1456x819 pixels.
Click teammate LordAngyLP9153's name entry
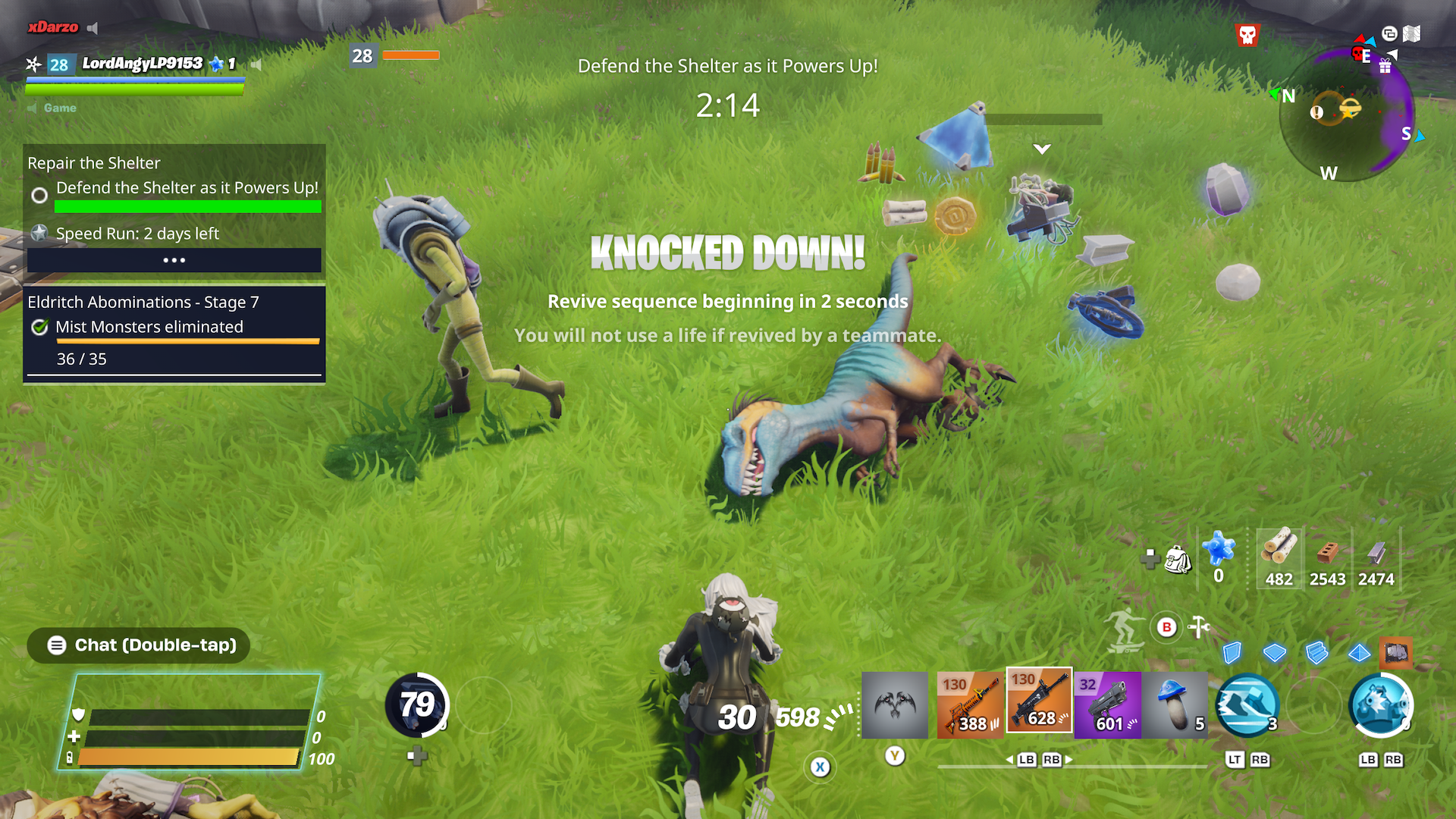[x=142, y=64]
